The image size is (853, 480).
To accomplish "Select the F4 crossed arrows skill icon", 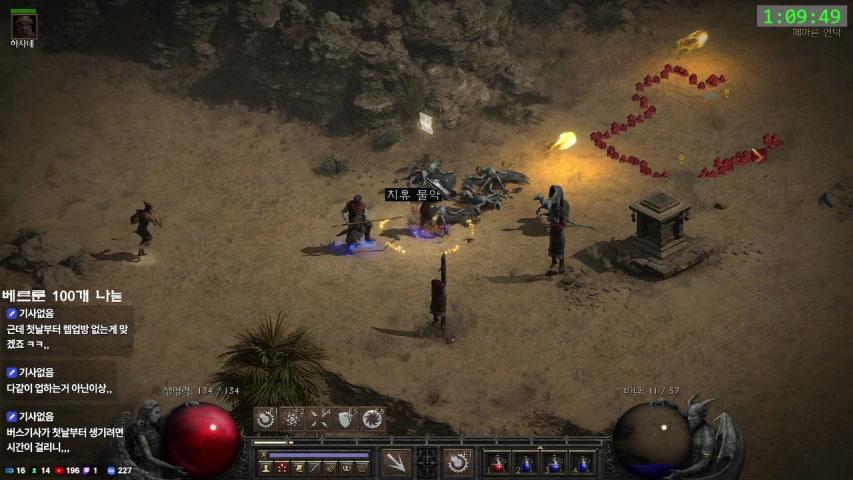I will 319,420.
